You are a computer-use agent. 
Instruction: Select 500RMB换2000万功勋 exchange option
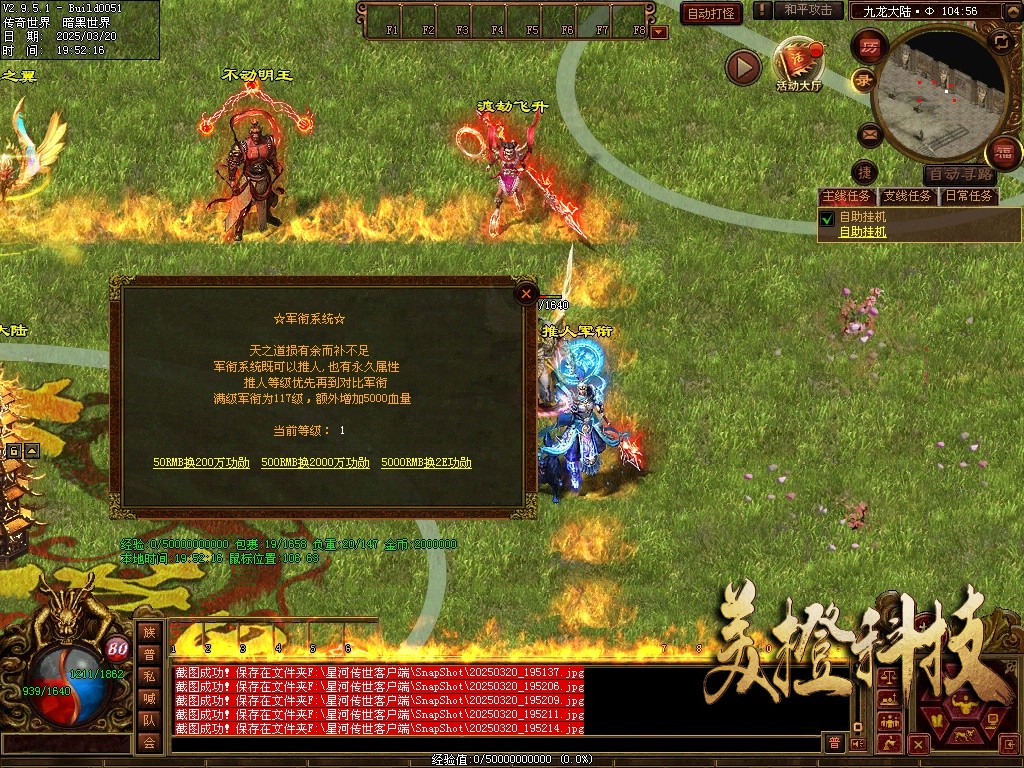click(x=315, y=463)
